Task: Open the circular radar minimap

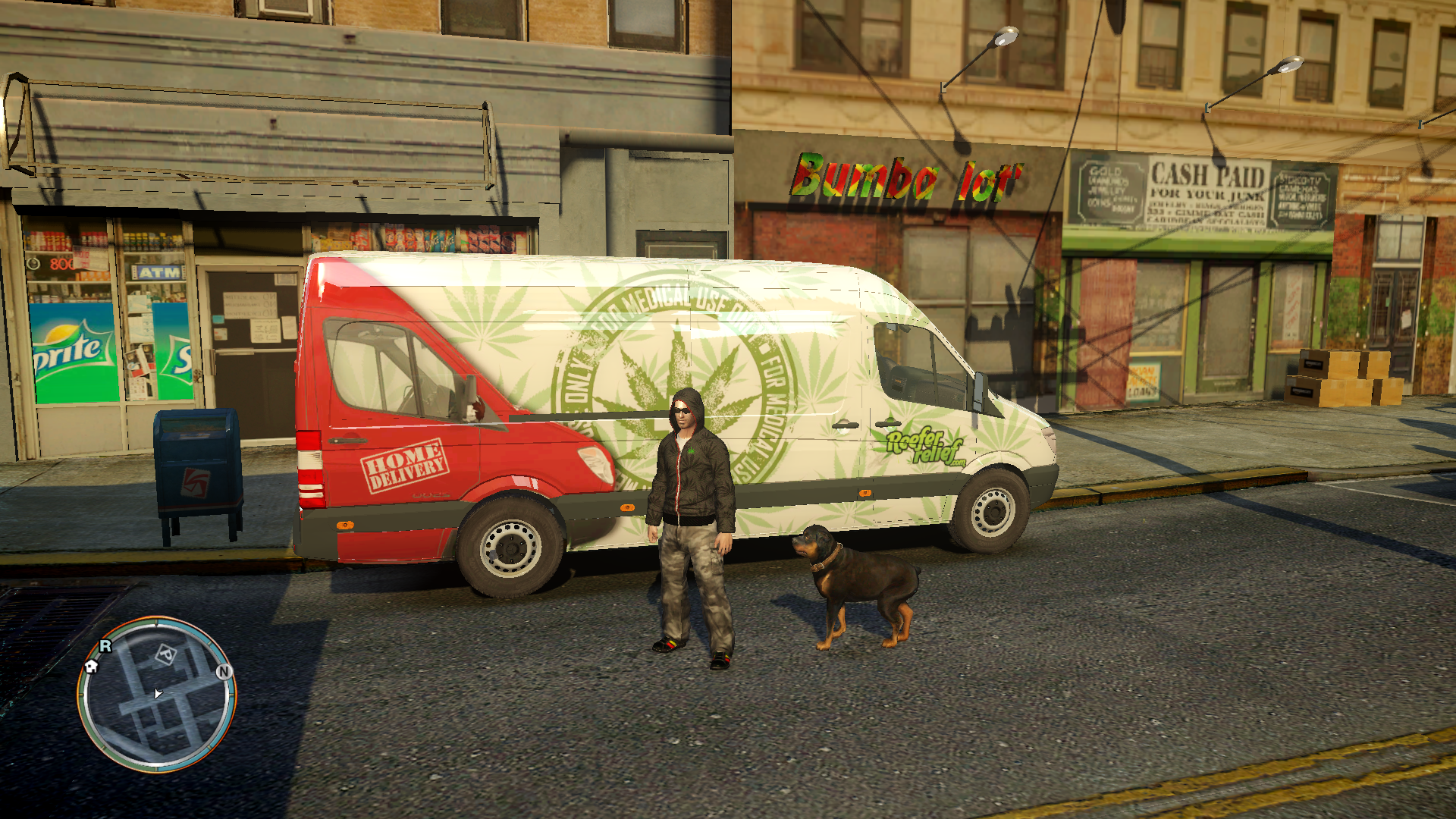Action: coord(157,695)
